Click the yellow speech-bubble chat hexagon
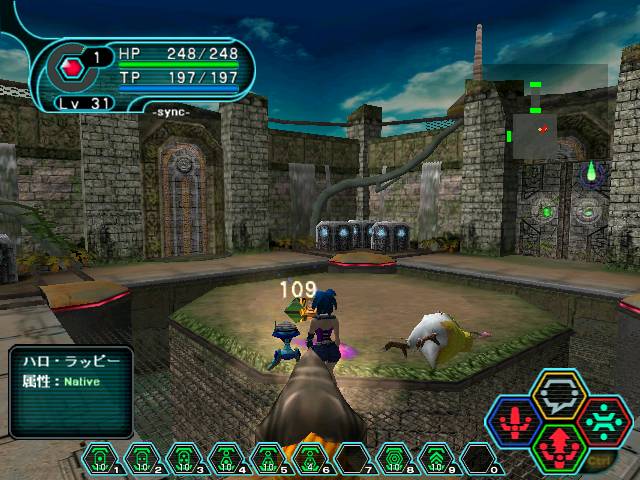Screen dimensions: 640x480 [560, 396]
